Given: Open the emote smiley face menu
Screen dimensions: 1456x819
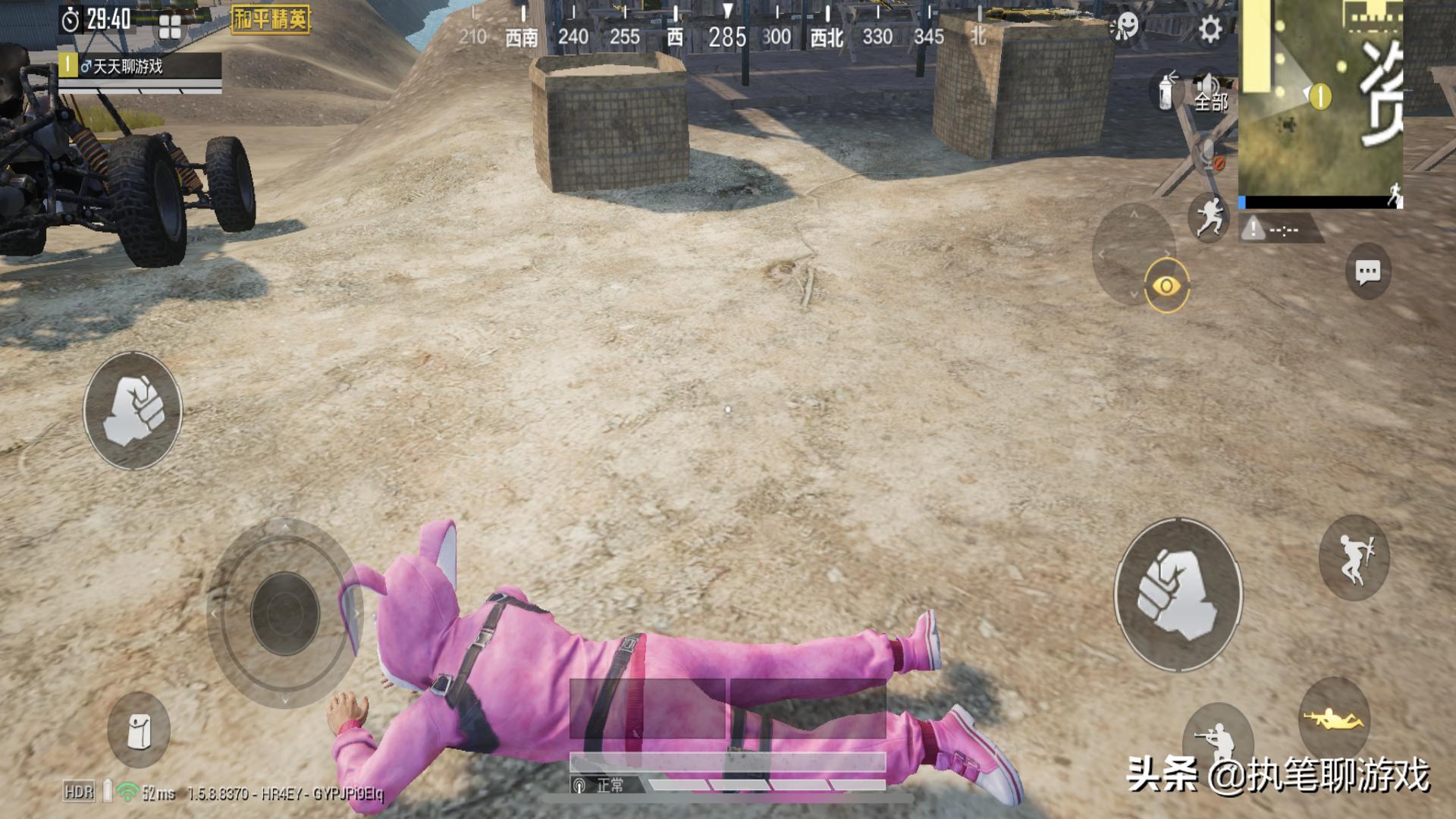Looking at the screenshot, I should coord(1125,27).
